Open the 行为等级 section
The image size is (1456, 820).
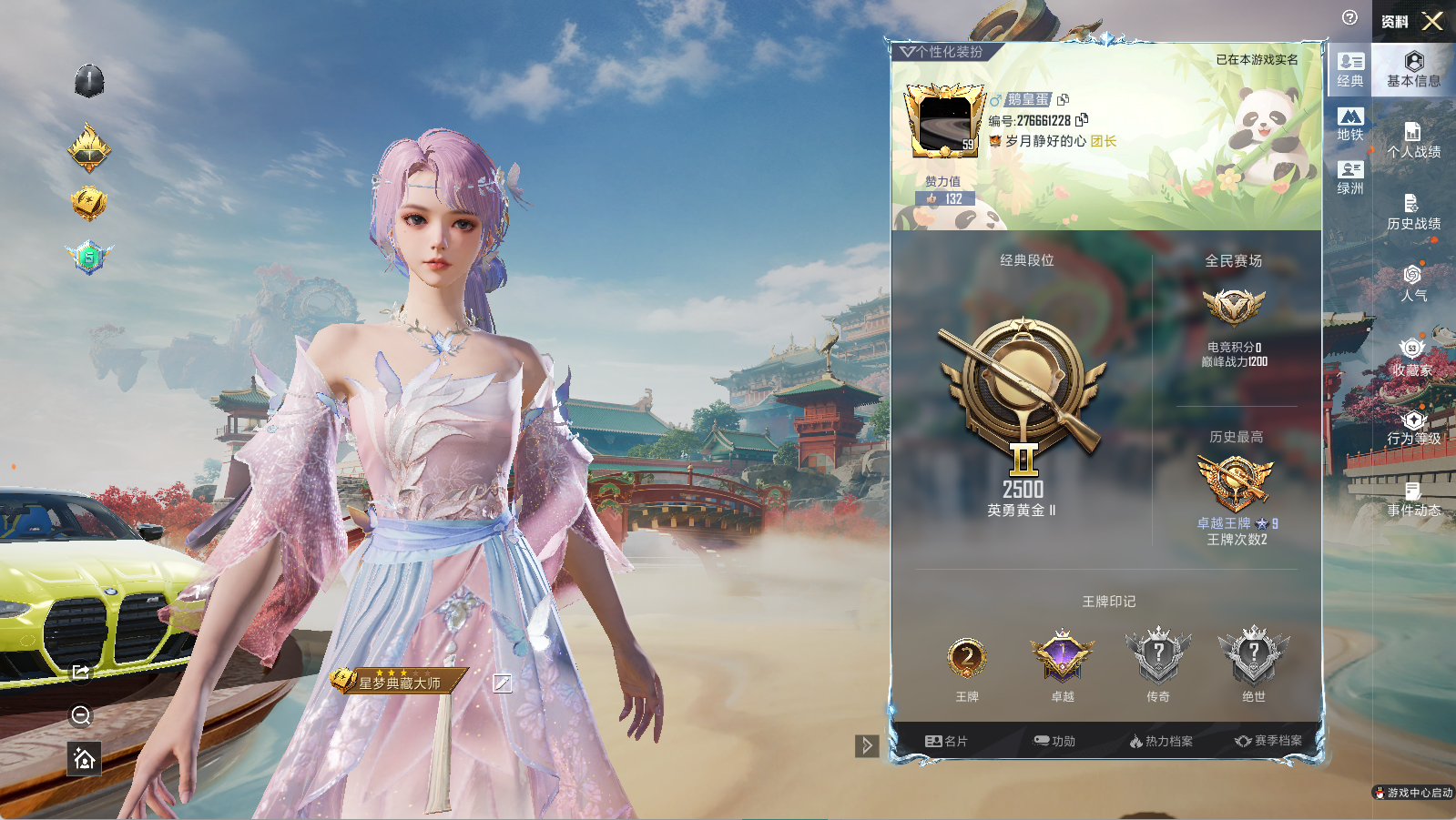[1413, 428]
